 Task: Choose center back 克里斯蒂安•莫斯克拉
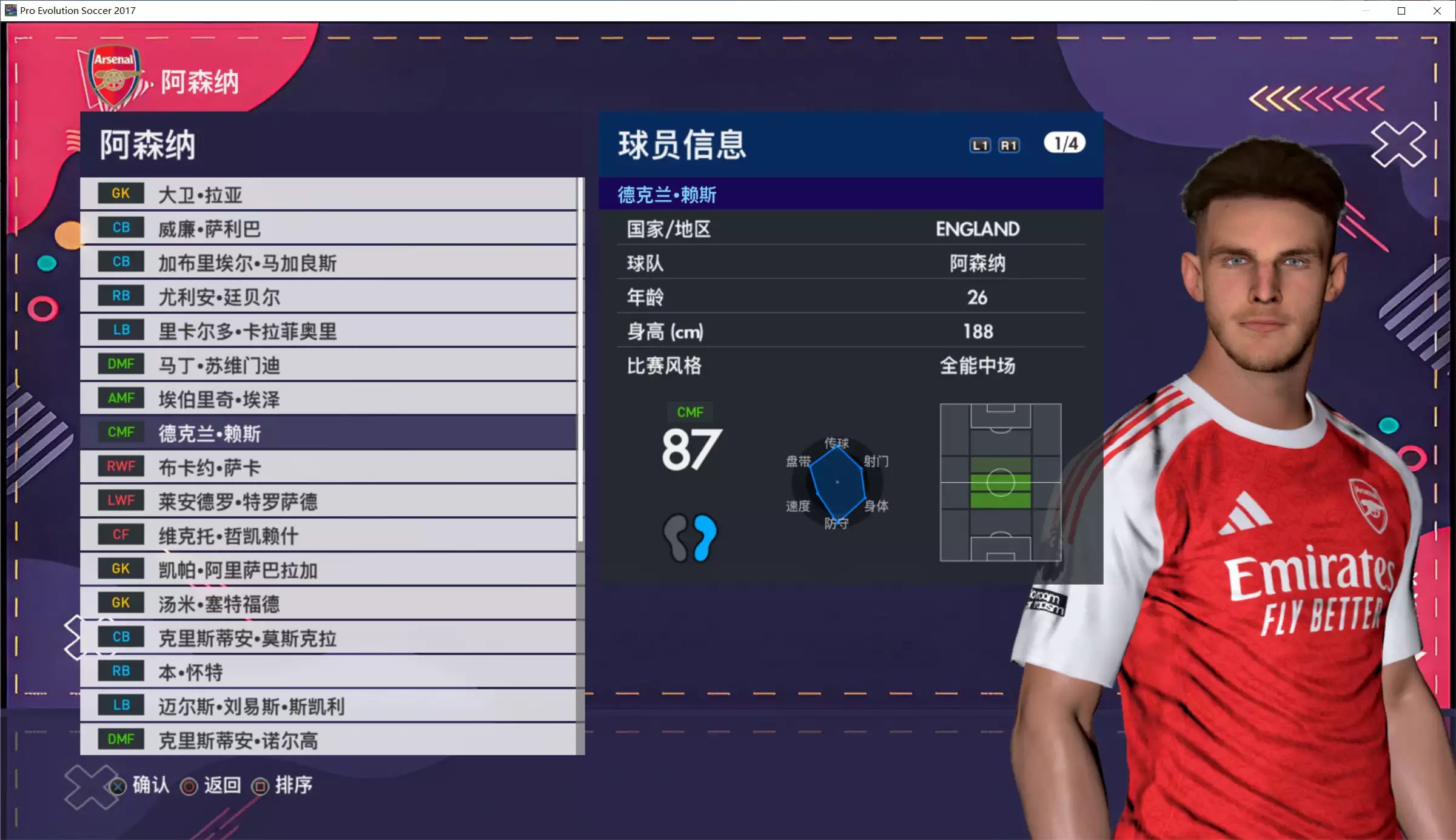tap(327, 637)
